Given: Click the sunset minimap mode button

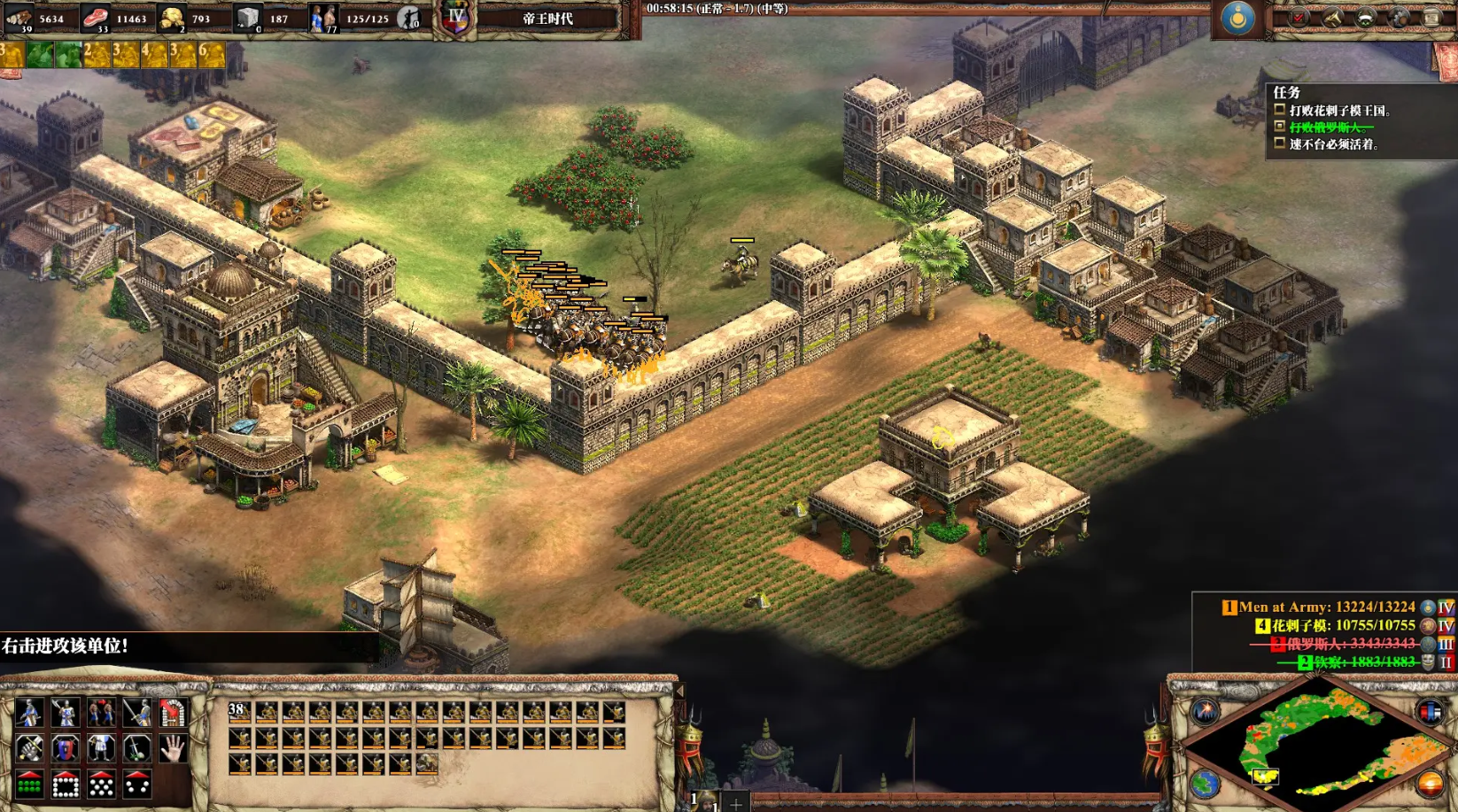Looking at the screenshot, I should (1430, 784).
